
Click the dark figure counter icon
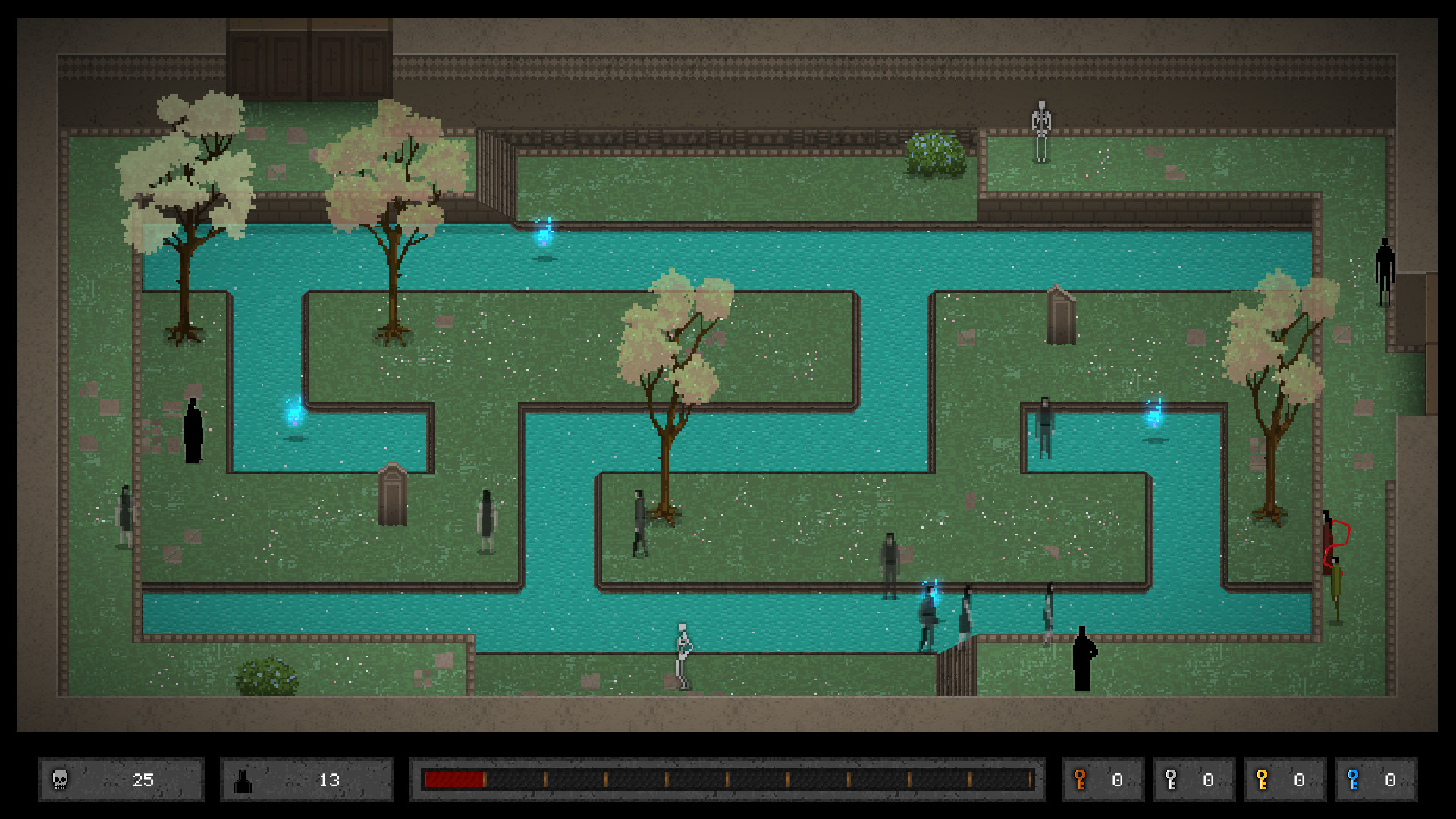pos(243,780)
